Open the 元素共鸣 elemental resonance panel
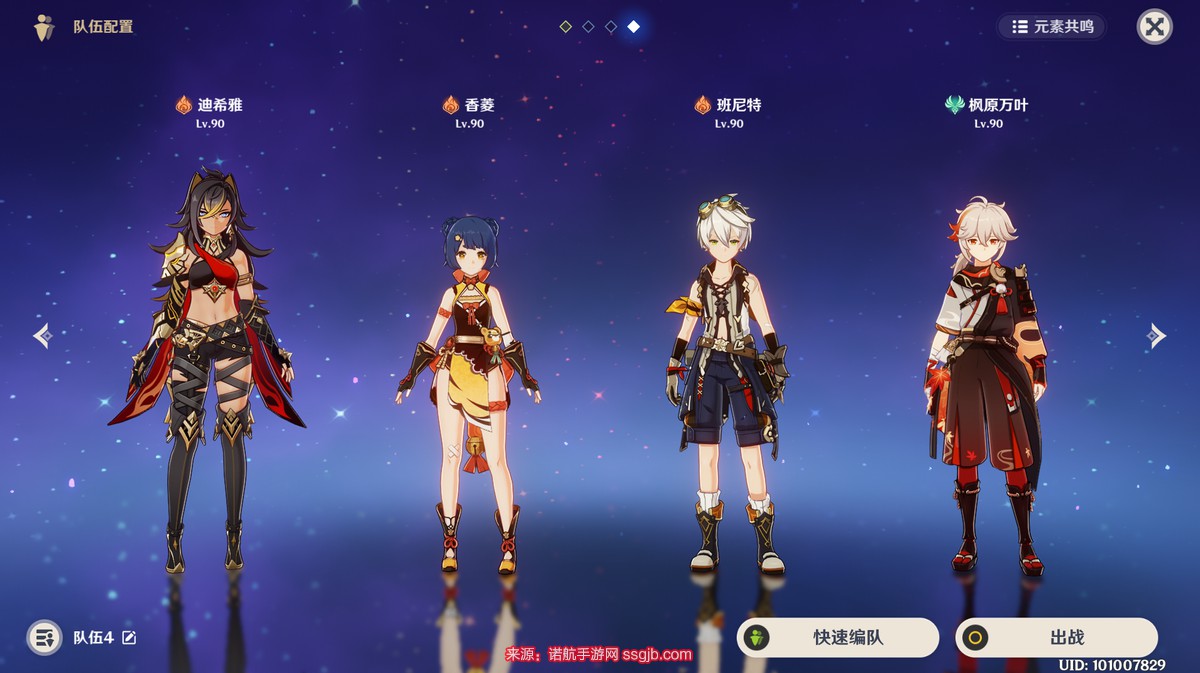This screenshot has width=1200, height=673. click(1052, 27)
